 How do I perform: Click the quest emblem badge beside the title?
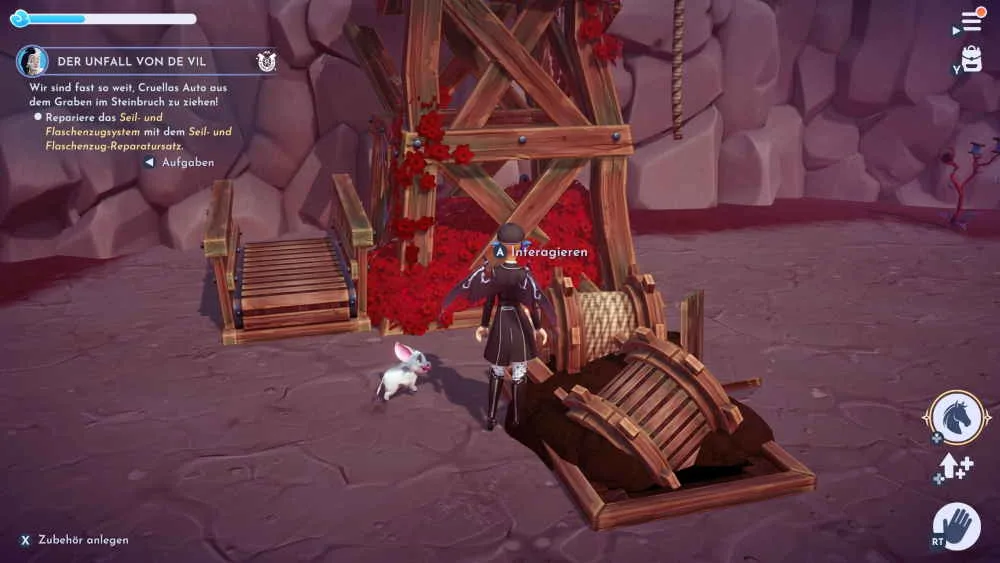click(x=265, y=61)
